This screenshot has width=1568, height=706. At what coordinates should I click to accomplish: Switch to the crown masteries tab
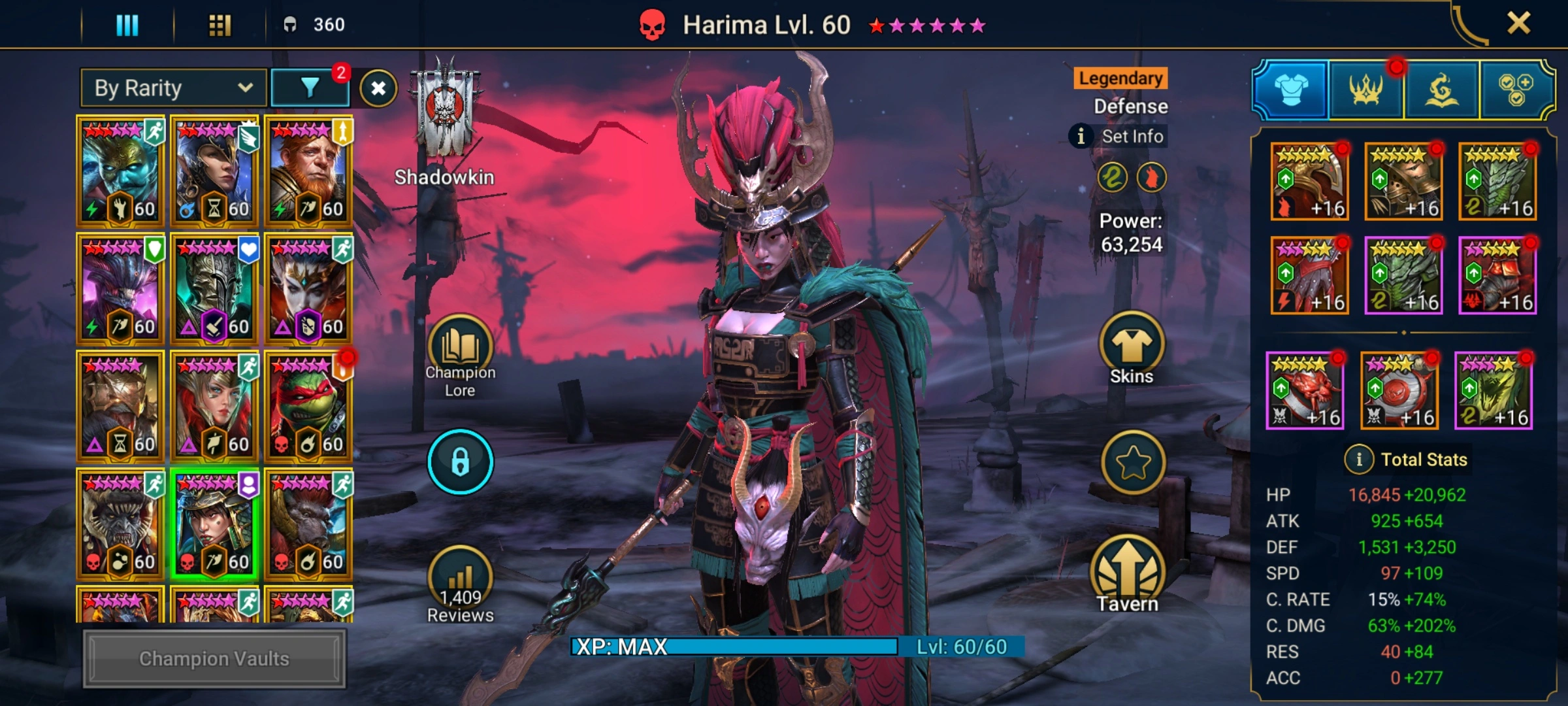click(x=1365, y=90)
